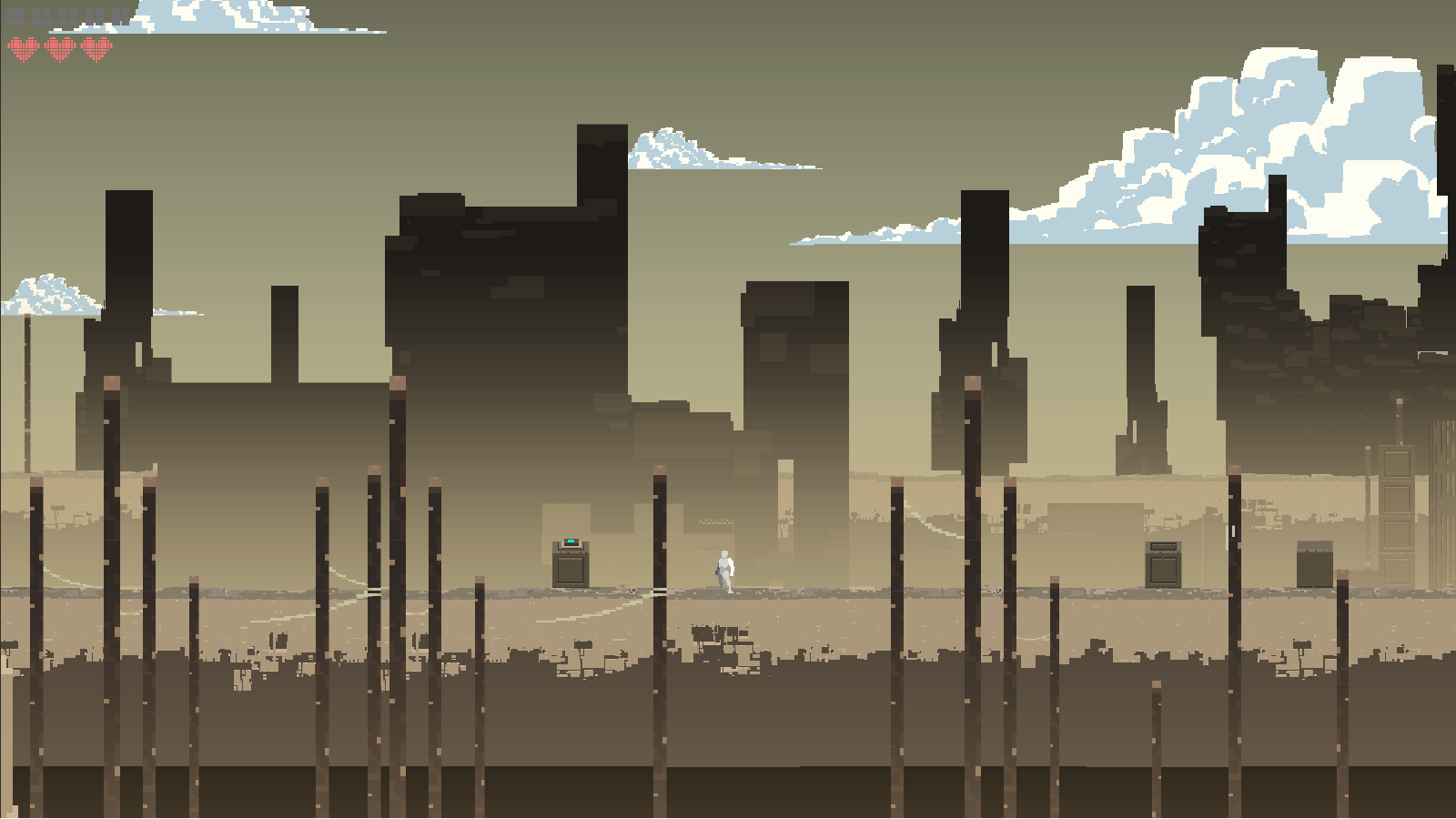1456x819 pixels.
Task: Click the second gray ammo block icon
Action: [42, 16]
